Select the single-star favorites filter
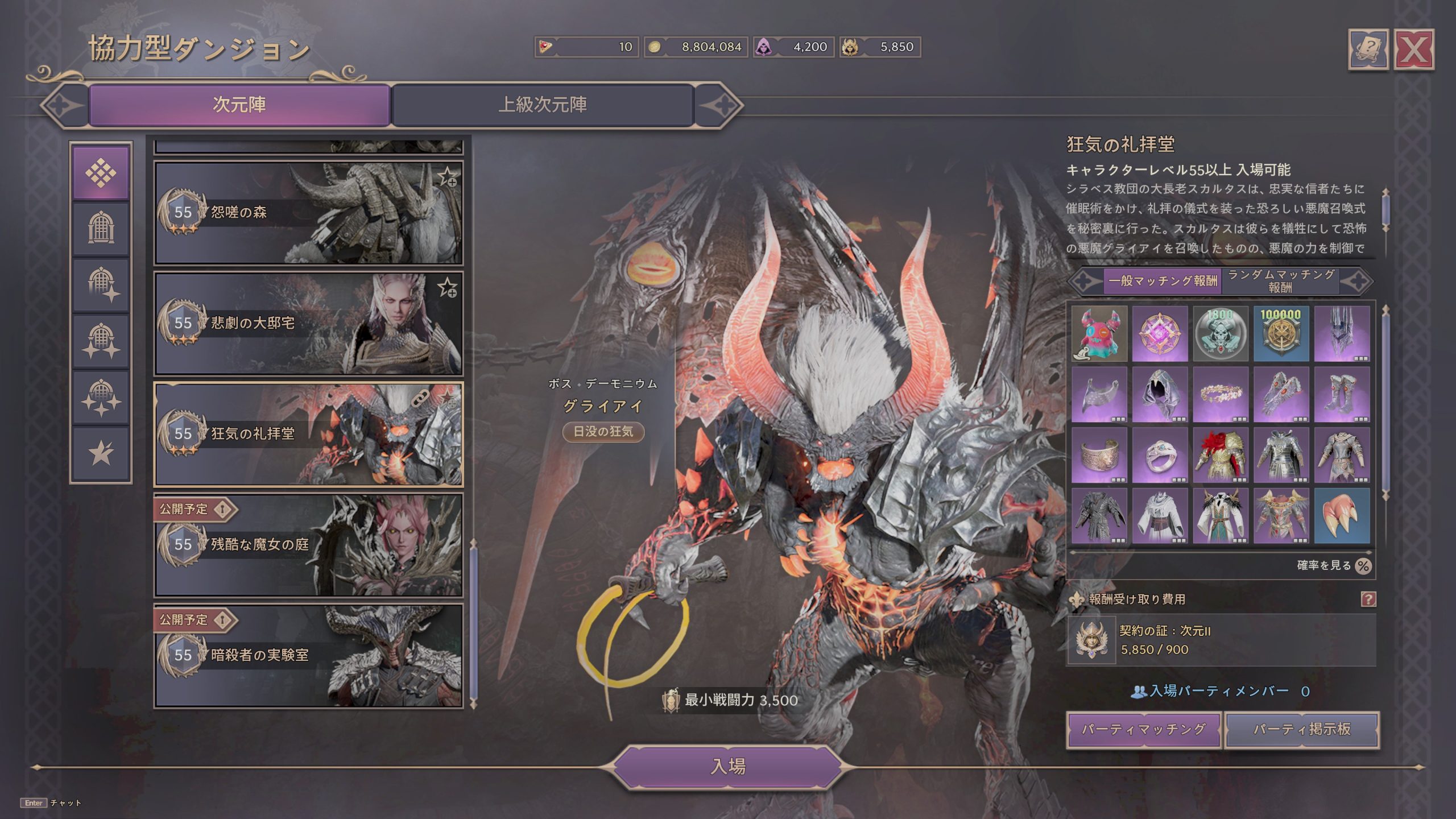The image size is (1456, 819). click(x=101, y=453)
